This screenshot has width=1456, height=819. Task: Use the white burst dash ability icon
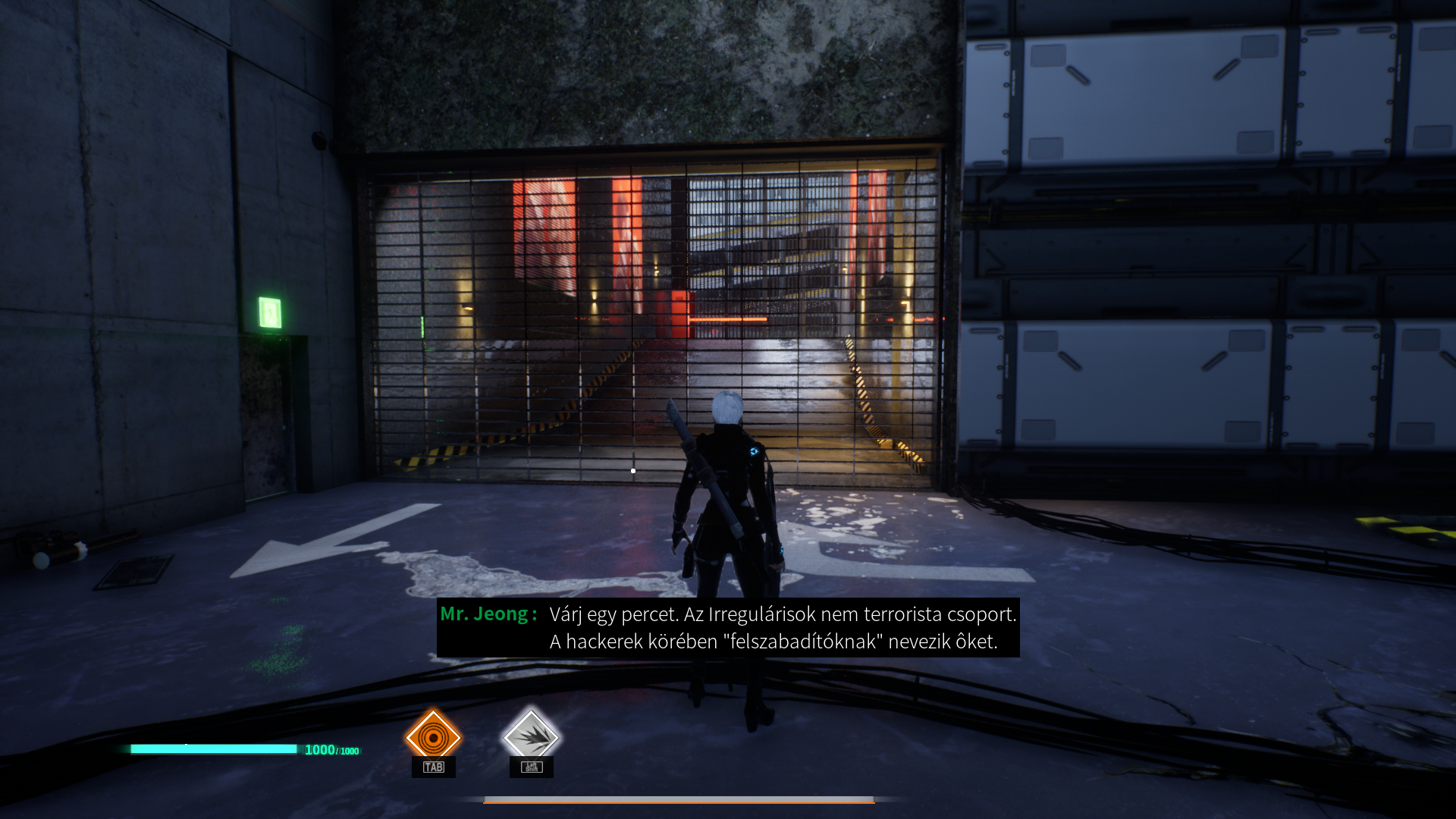coord(531,736)
